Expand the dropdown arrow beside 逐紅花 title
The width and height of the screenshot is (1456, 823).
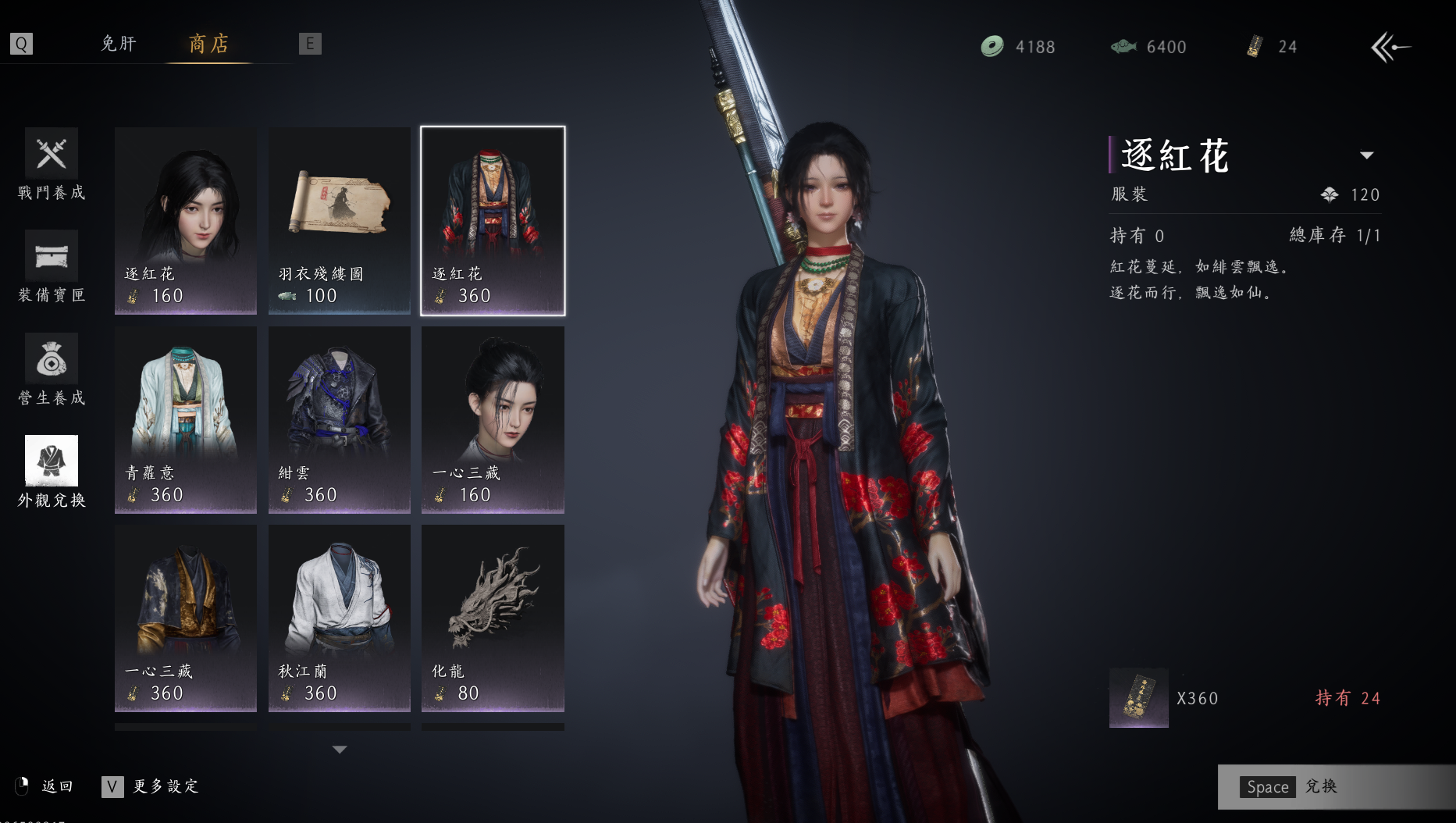click(x=1366, y=155)
